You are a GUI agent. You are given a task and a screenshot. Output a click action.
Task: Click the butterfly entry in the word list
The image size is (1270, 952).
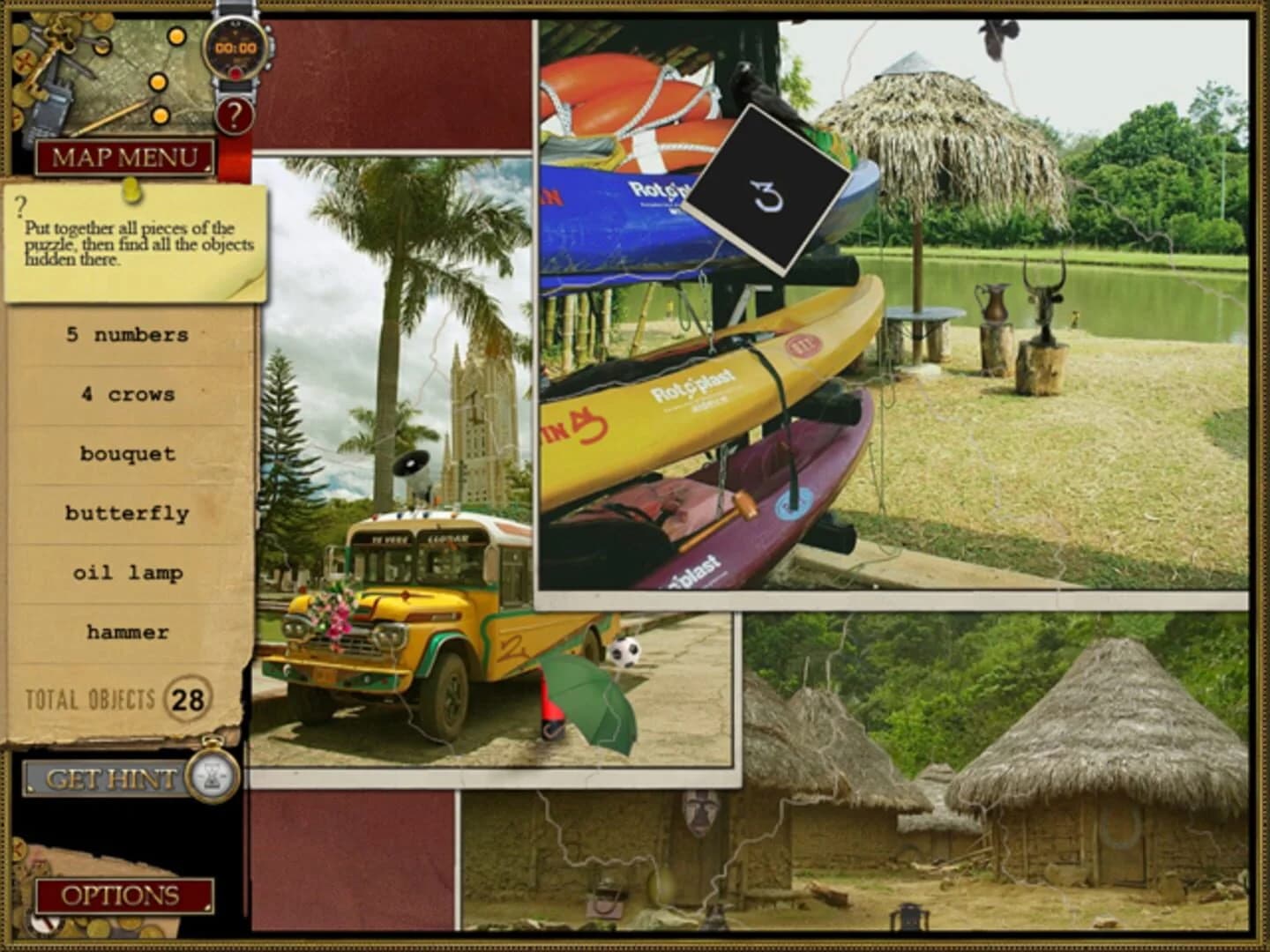coord(126,512)
